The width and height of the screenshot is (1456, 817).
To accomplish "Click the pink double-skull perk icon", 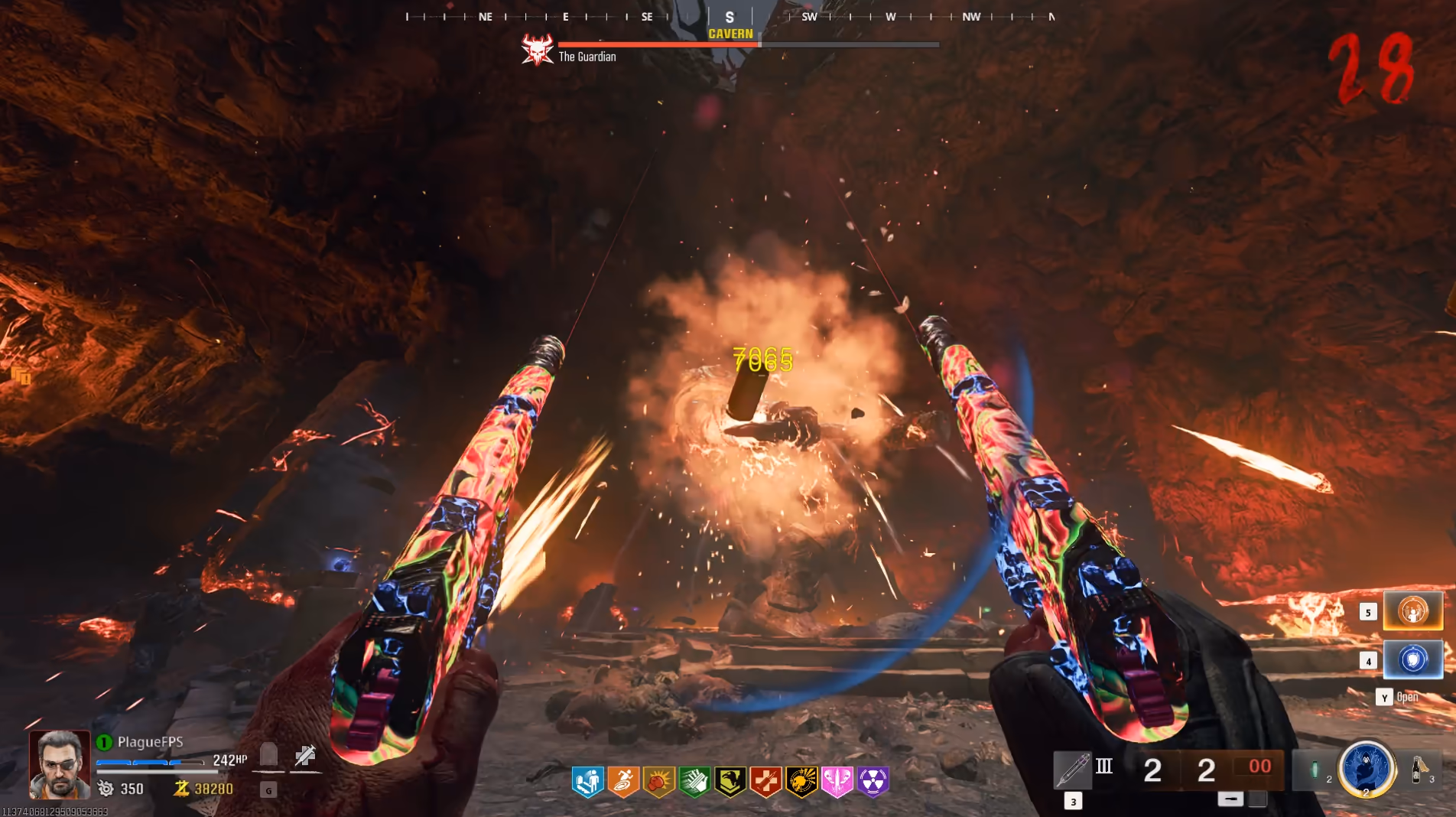I will click(x=837, y=782).
